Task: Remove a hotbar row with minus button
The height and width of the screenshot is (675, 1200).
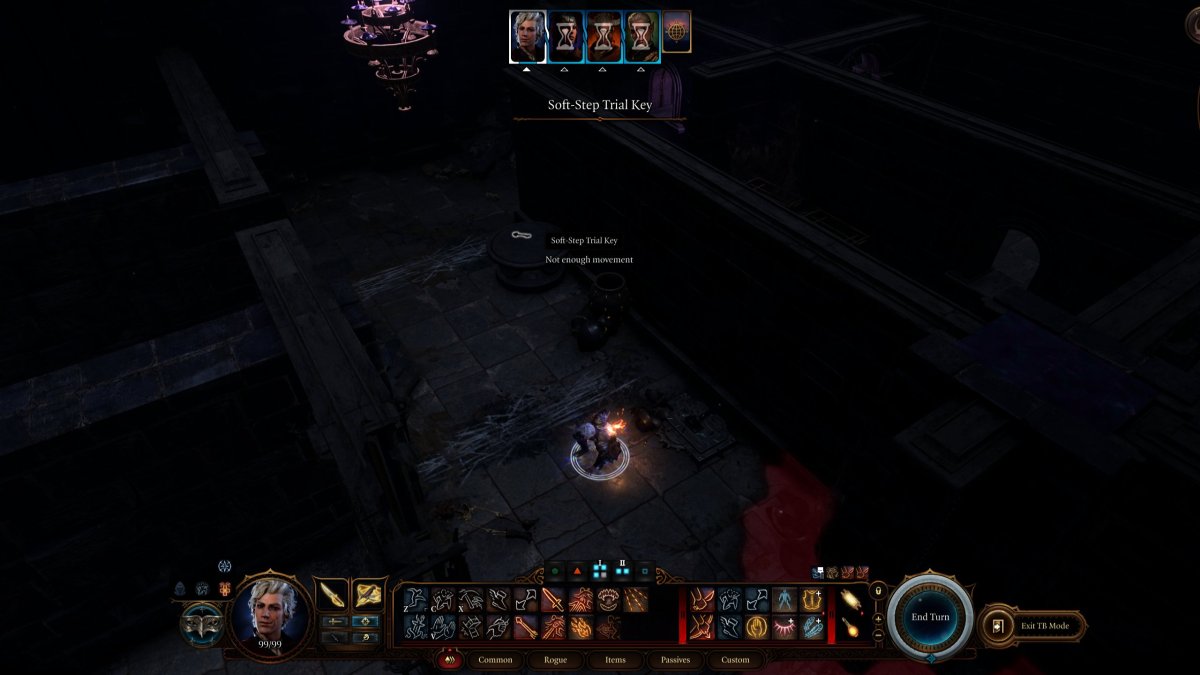Action: pyautogui.click(x=878, y=634)
